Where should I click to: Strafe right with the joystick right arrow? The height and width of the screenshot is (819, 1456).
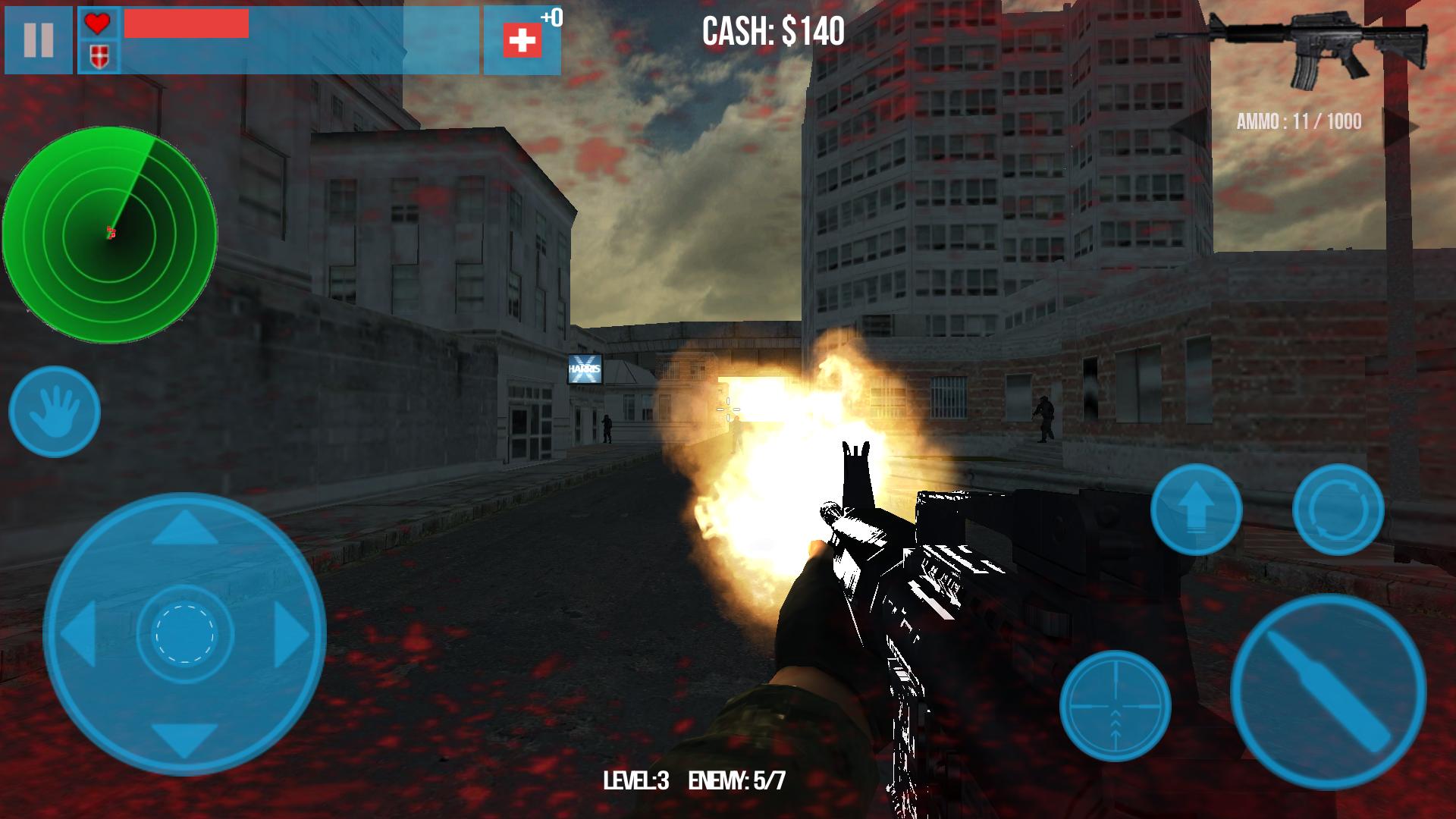[x=292, y=633]
